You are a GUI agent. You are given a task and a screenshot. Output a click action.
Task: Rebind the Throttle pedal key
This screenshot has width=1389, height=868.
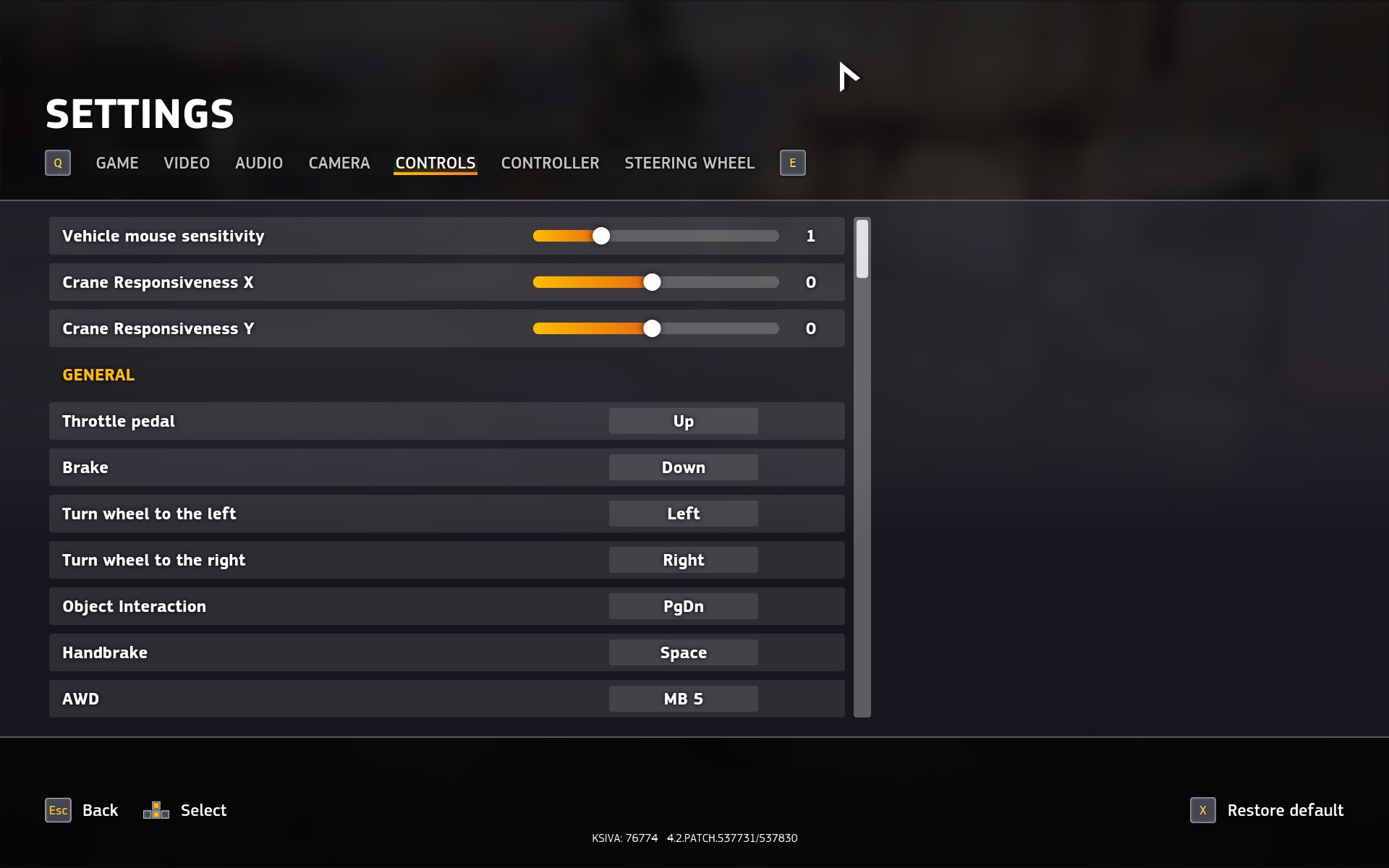[682, 420]
